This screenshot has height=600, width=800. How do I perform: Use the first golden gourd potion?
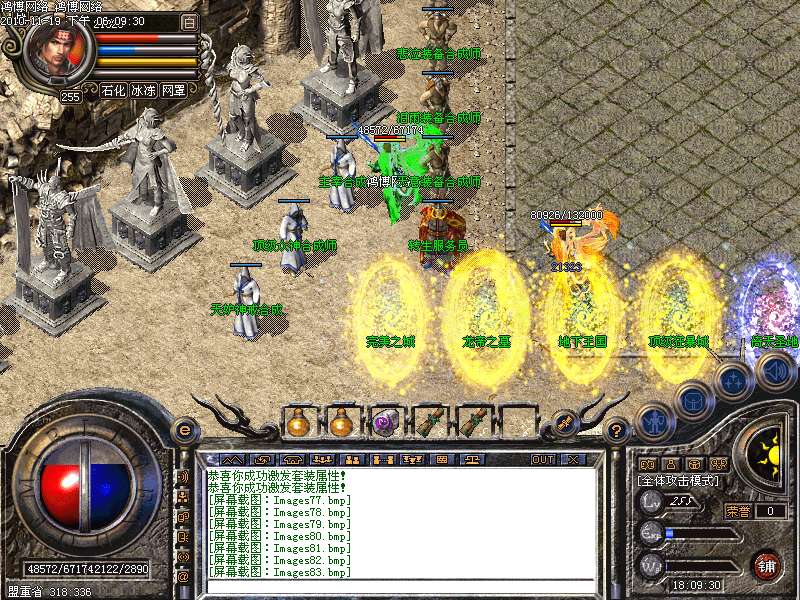298,422
